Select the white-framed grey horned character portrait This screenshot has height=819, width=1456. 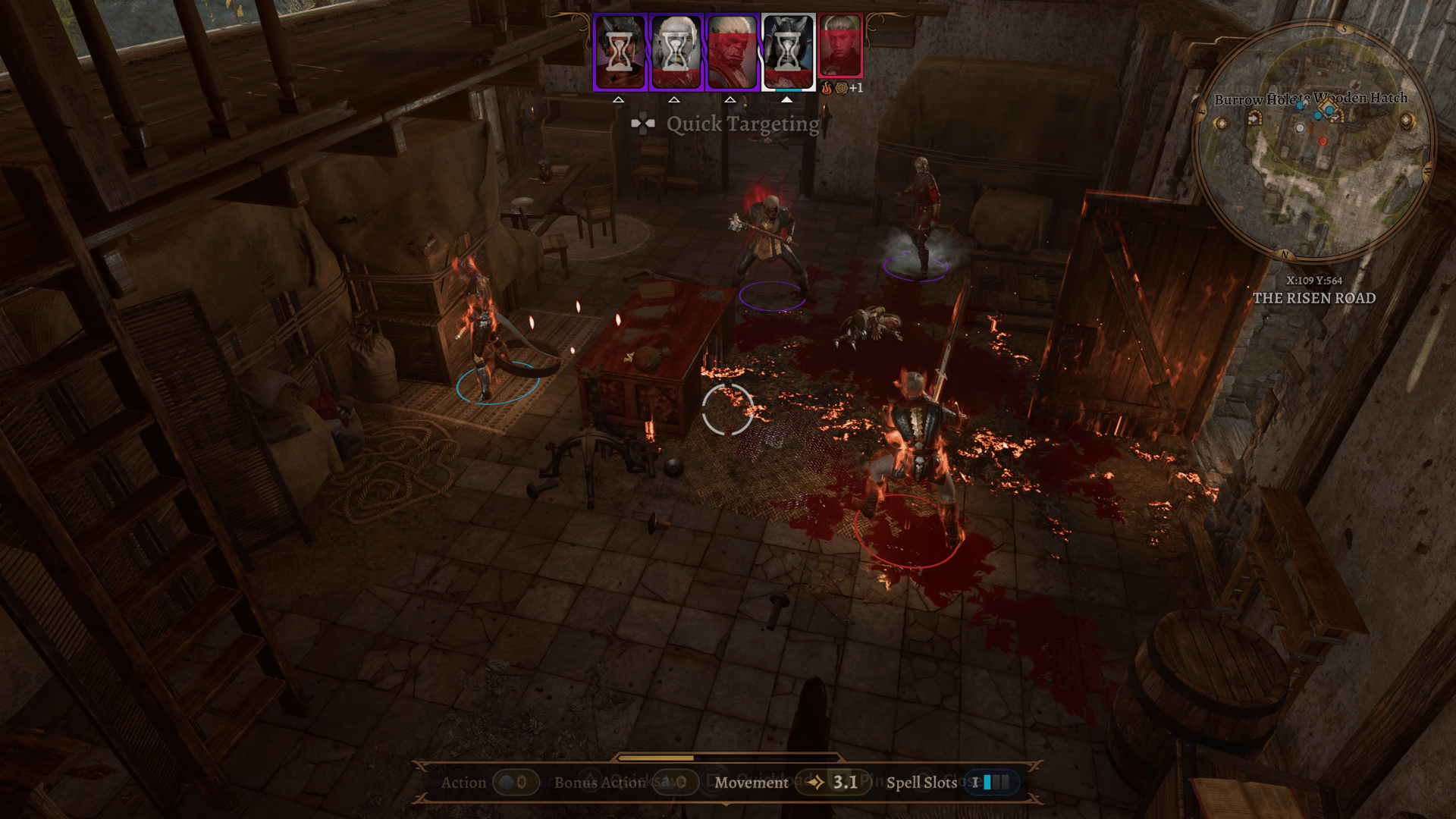[x=788, y=52]
